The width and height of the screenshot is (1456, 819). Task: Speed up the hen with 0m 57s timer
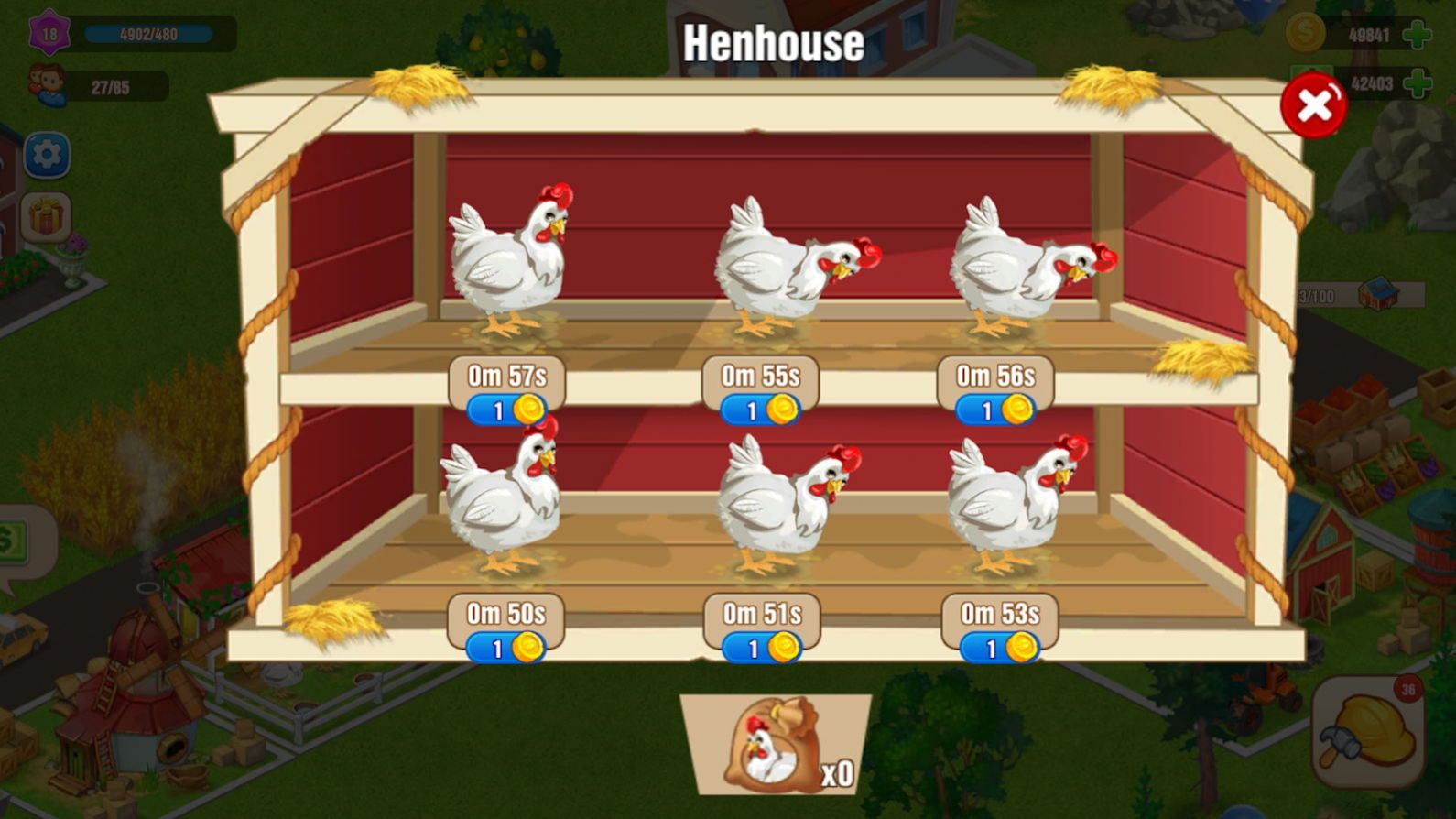pyautogui.click(x=506, y=409)
